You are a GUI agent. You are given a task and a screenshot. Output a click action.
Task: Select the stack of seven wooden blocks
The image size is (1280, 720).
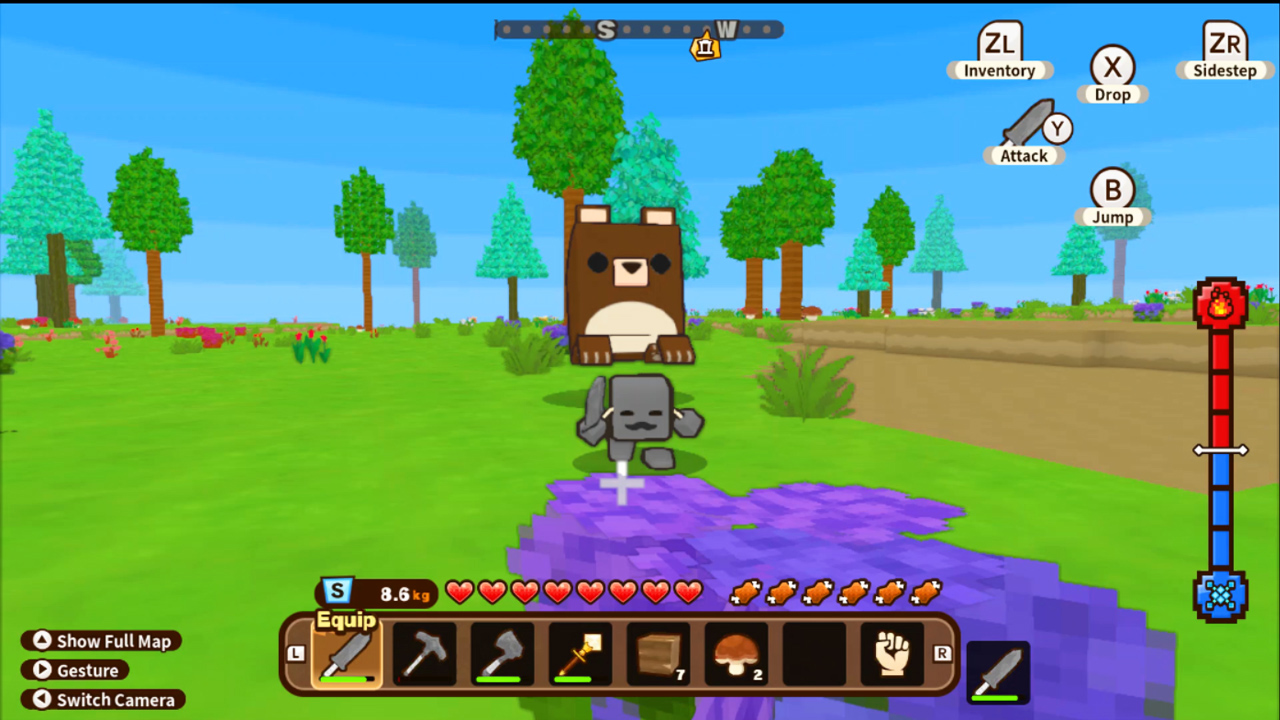[657, 655]
